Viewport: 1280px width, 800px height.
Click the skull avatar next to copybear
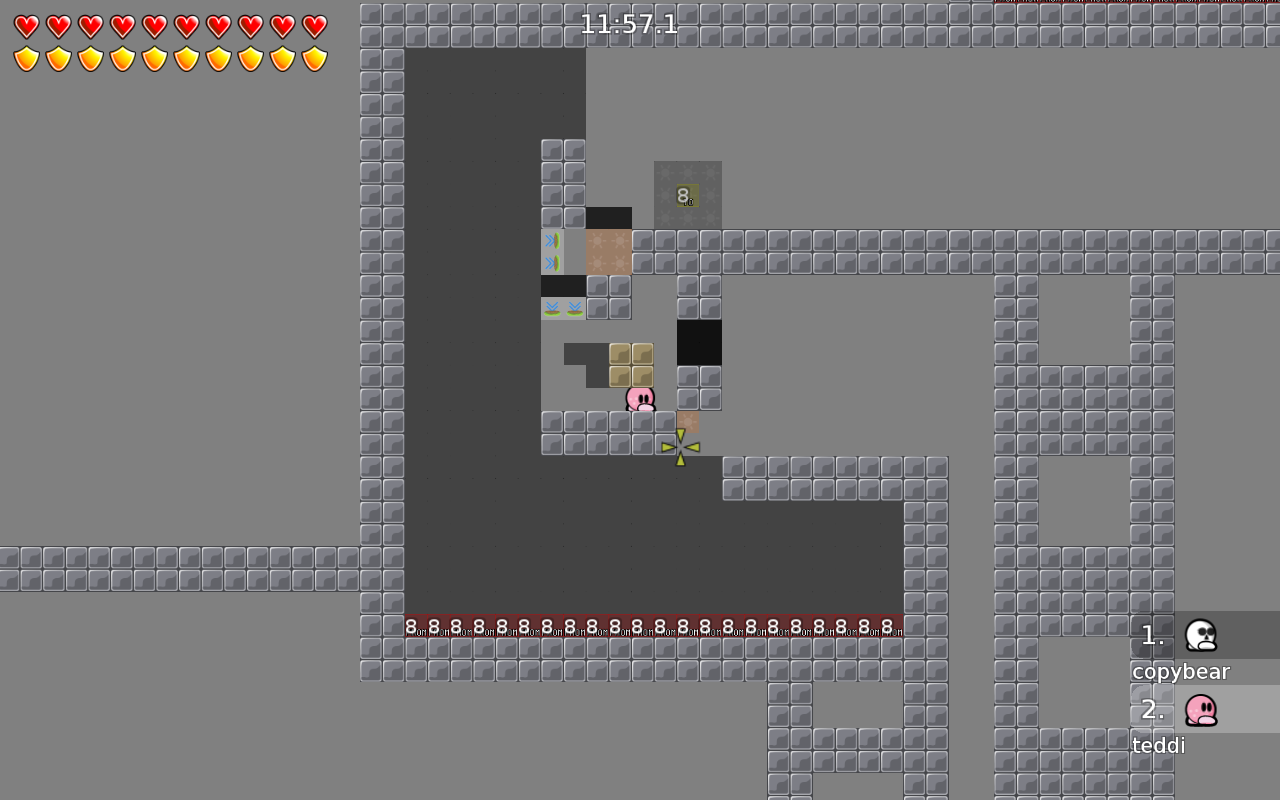coord(1199,635)
